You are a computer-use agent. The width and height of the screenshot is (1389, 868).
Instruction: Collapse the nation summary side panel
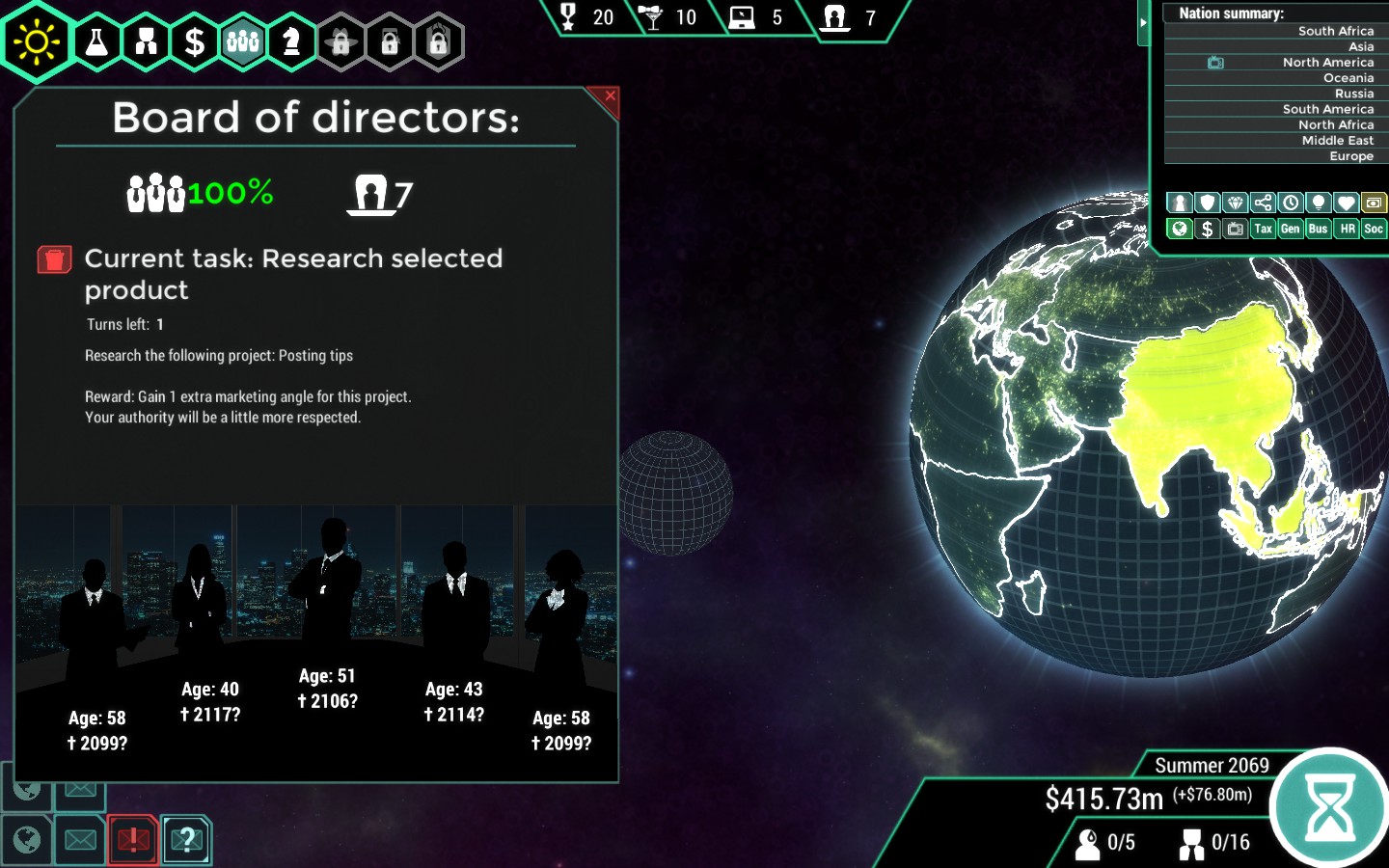(1143, 22)
